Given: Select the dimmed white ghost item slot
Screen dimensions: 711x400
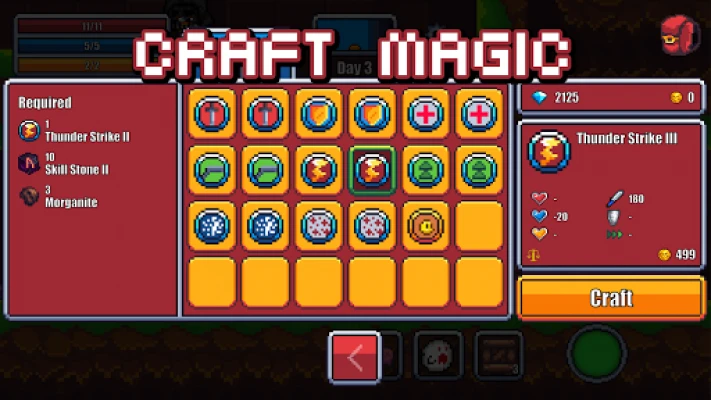Looking at the screenshot, I should [x=439, y=357].
